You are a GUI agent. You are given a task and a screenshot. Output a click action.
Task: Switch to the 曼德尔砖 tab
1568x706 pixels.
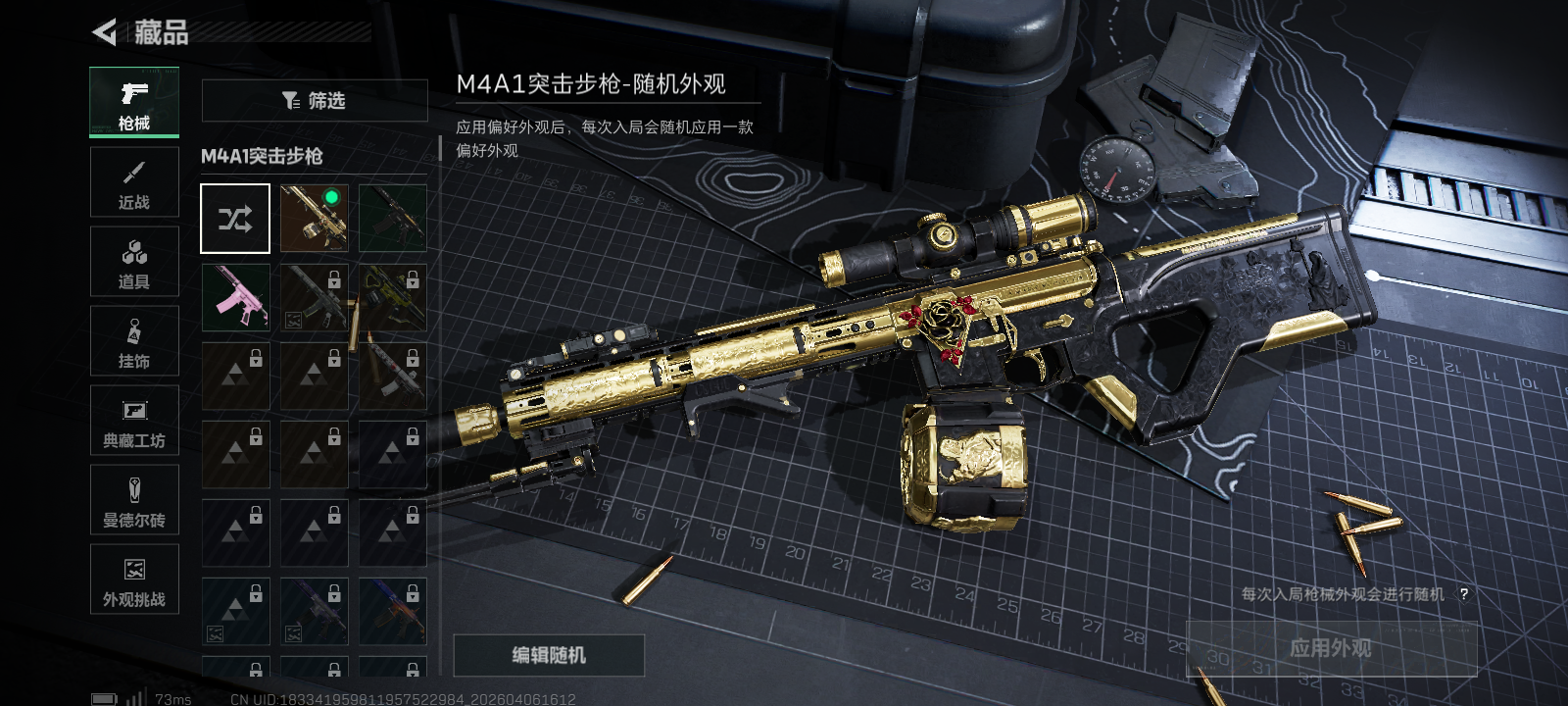coord(134,500)
